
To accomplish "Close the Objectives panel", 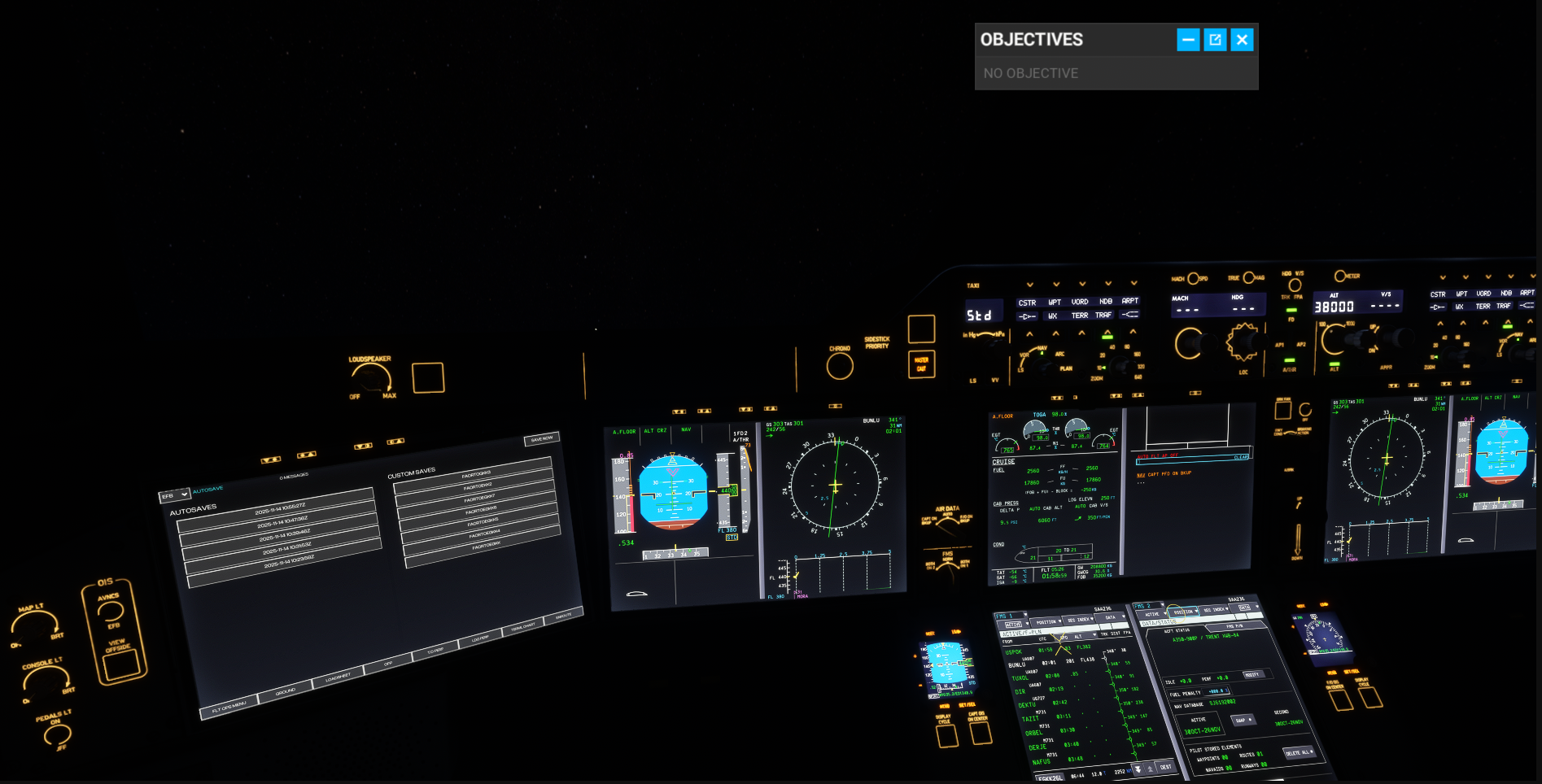I will pos(1242,39).
